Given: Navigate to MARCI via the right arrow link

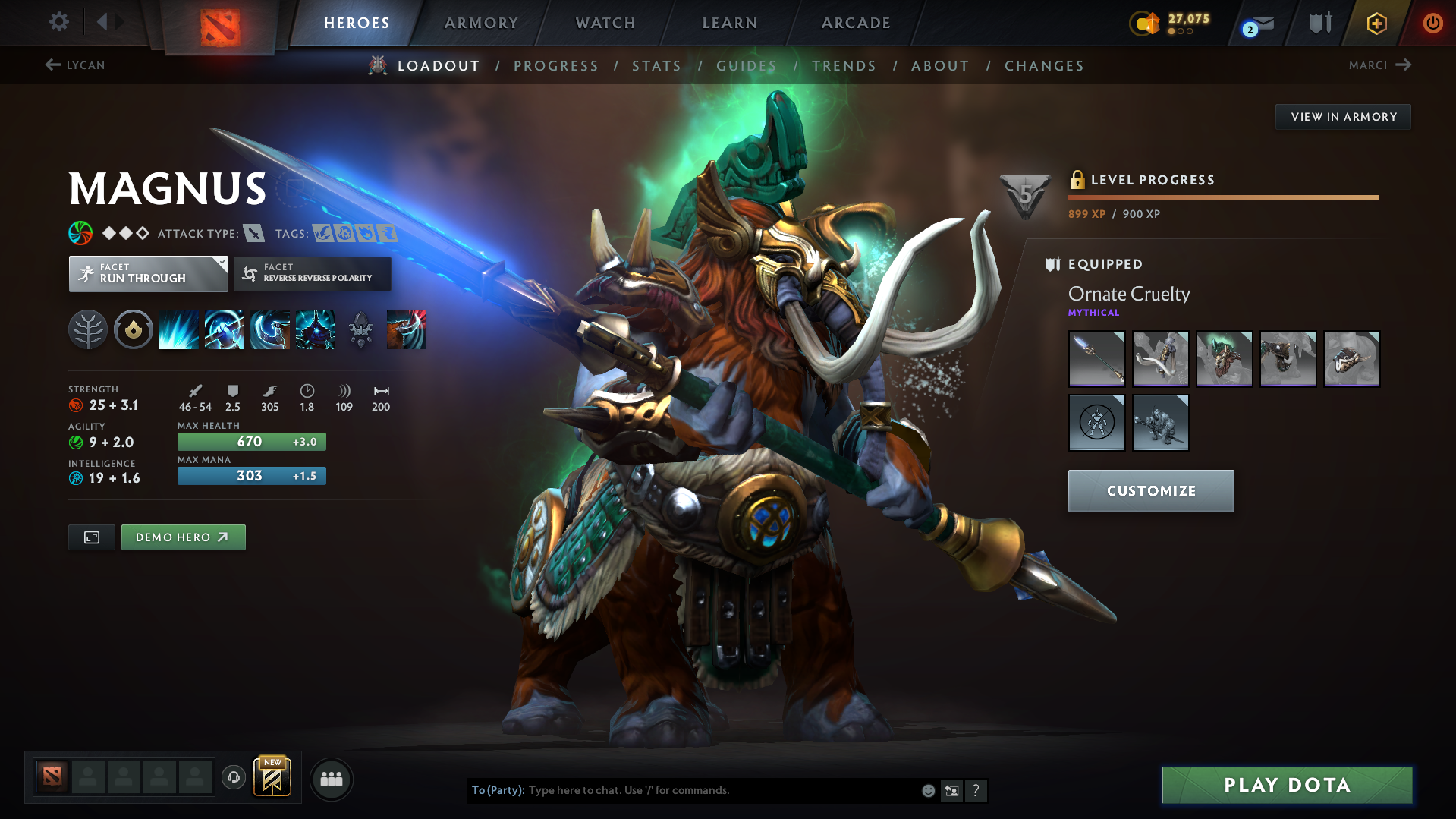Looking at the screenshot, I should [x=1381, y=65].
